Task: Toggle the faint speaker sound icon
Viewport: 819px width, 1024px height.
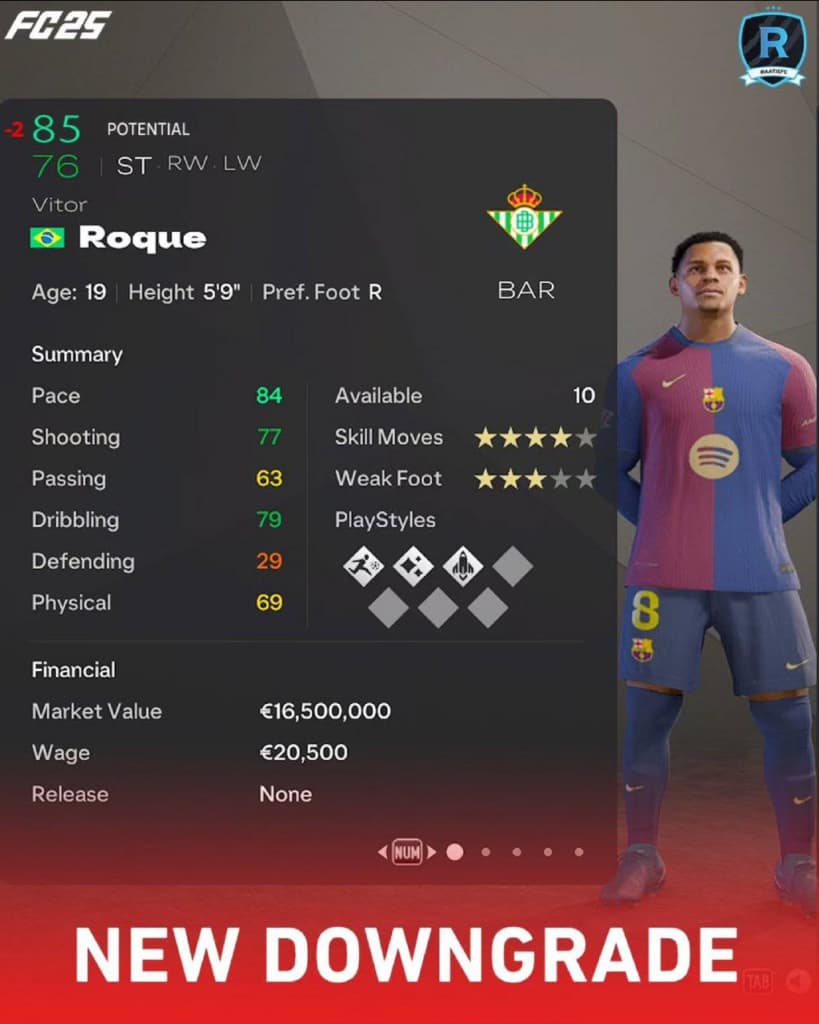Action: [x=797, y=980]
